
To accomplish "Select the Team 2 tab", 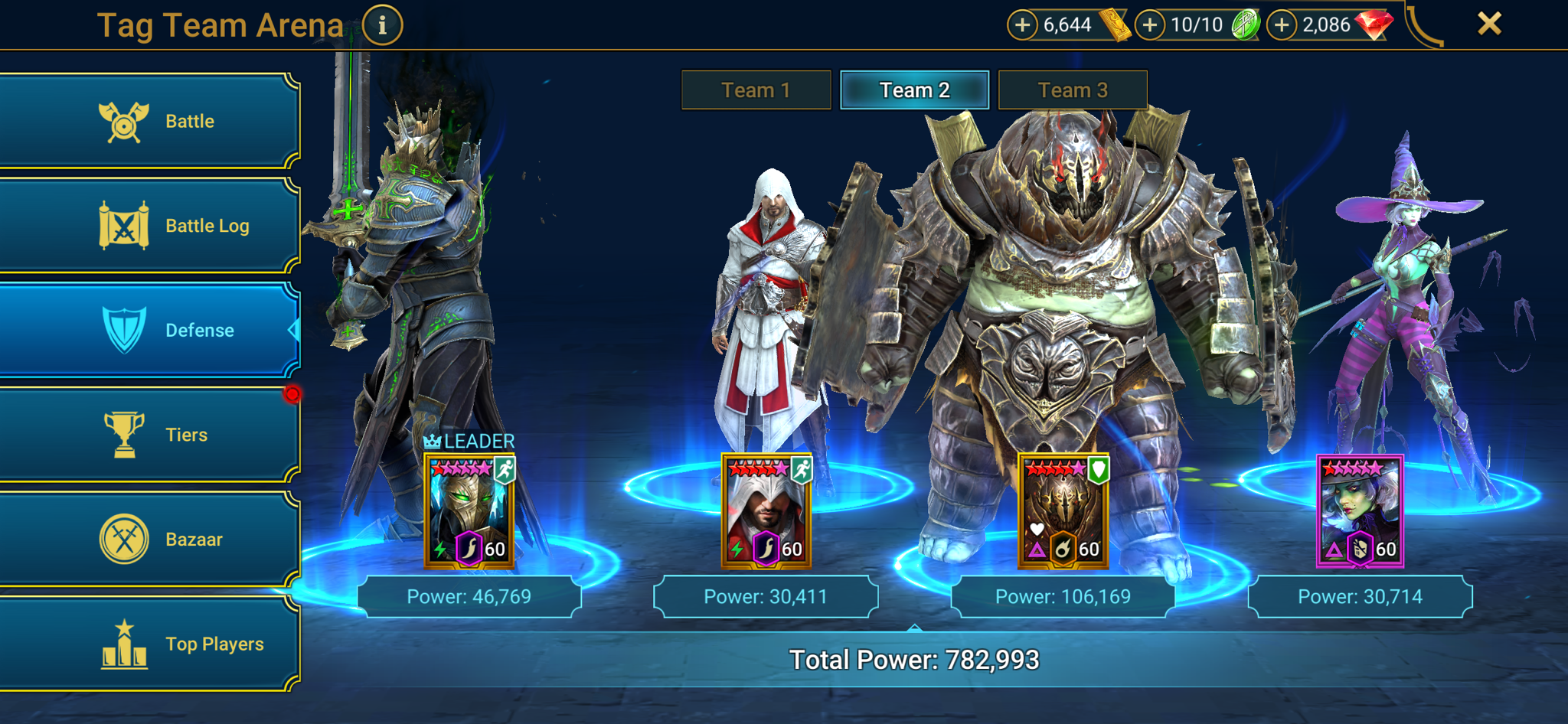I will (x=914, y=90).
